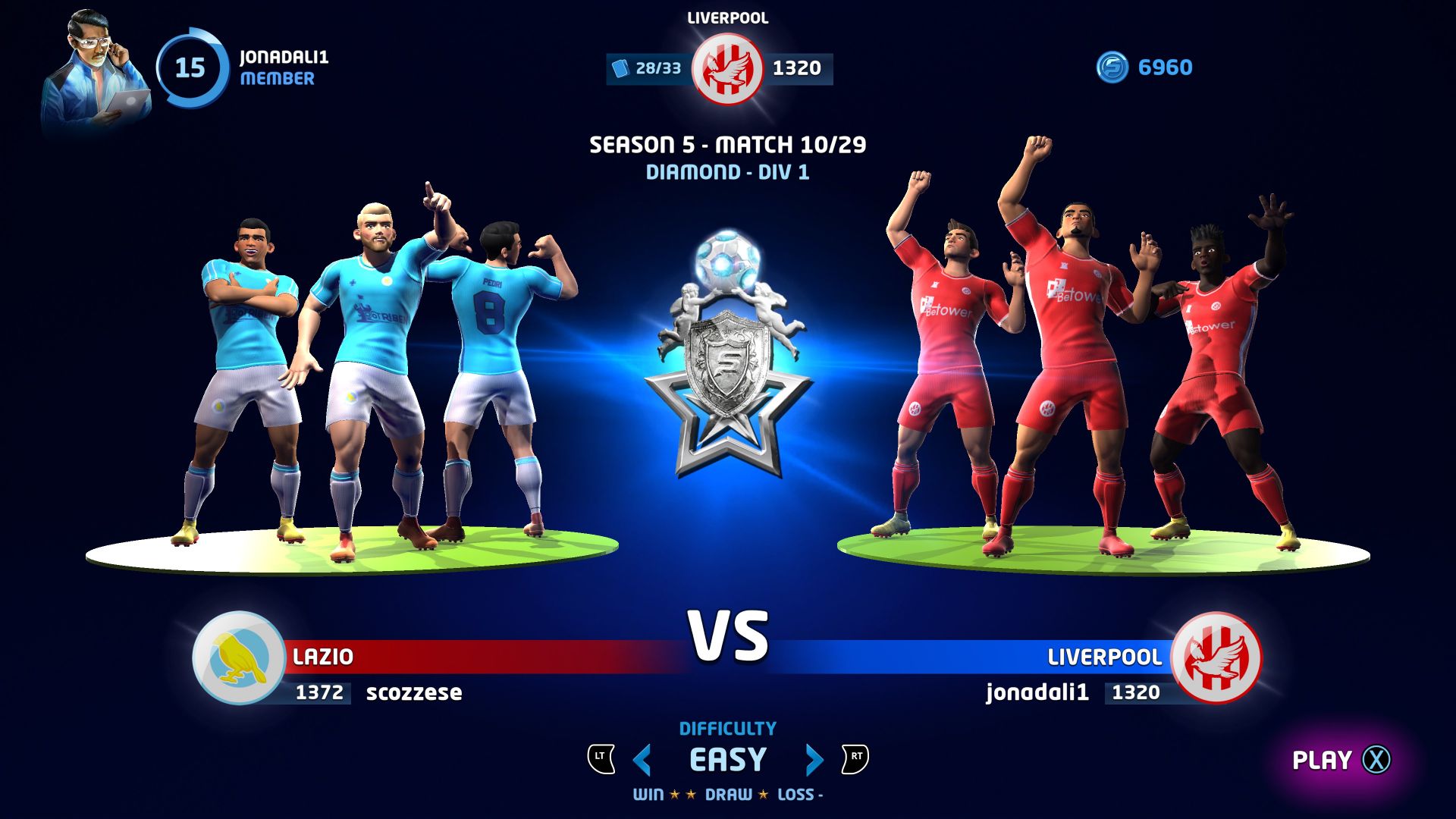This screenshot has height=819, width=1456.
Task: Select the Liverpool club crest at top center
Action: 726,67
